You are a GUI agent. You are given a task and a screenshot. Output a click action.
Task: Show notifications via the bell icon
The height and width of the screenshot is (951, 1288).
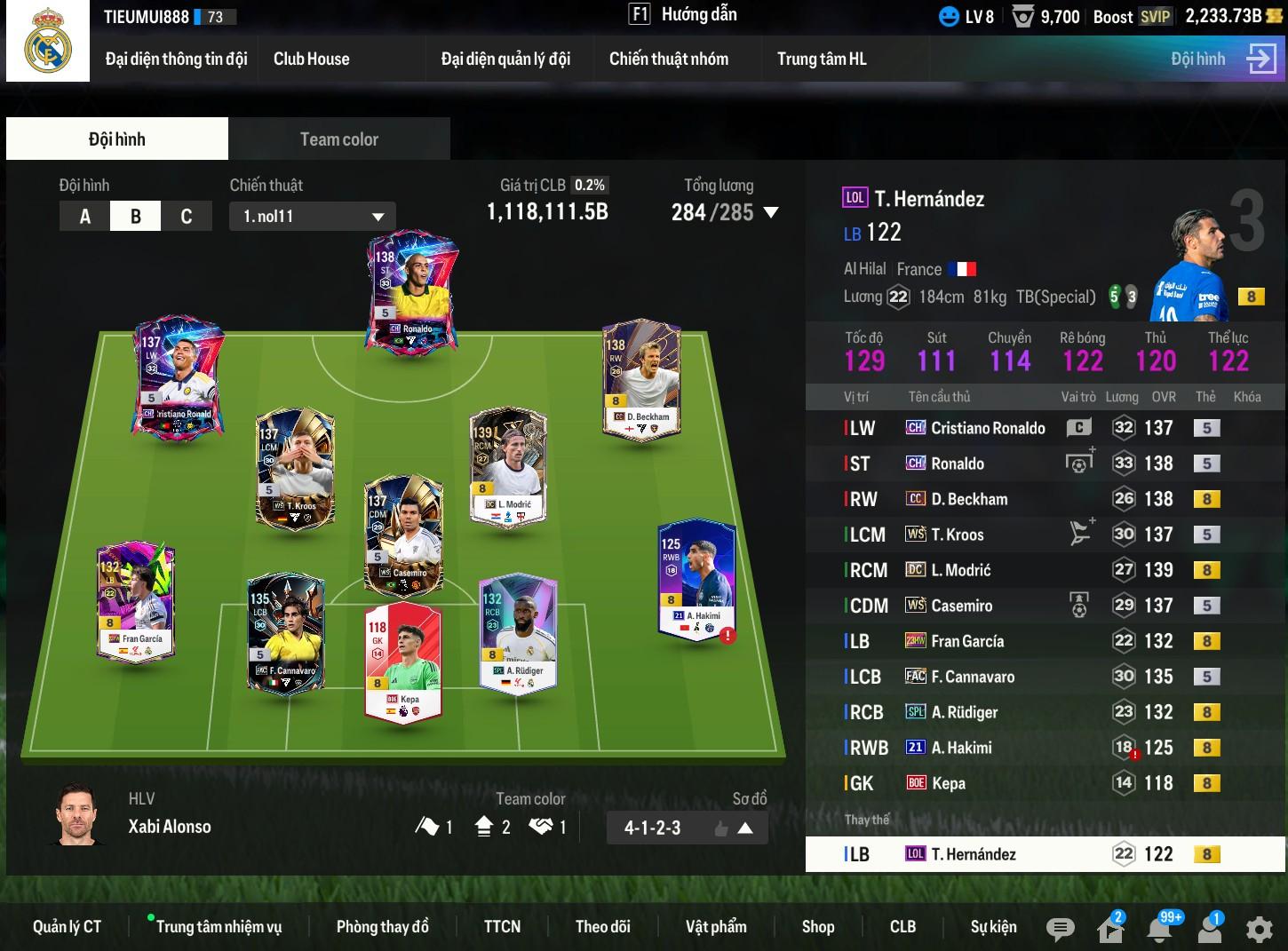(1159, 929)
